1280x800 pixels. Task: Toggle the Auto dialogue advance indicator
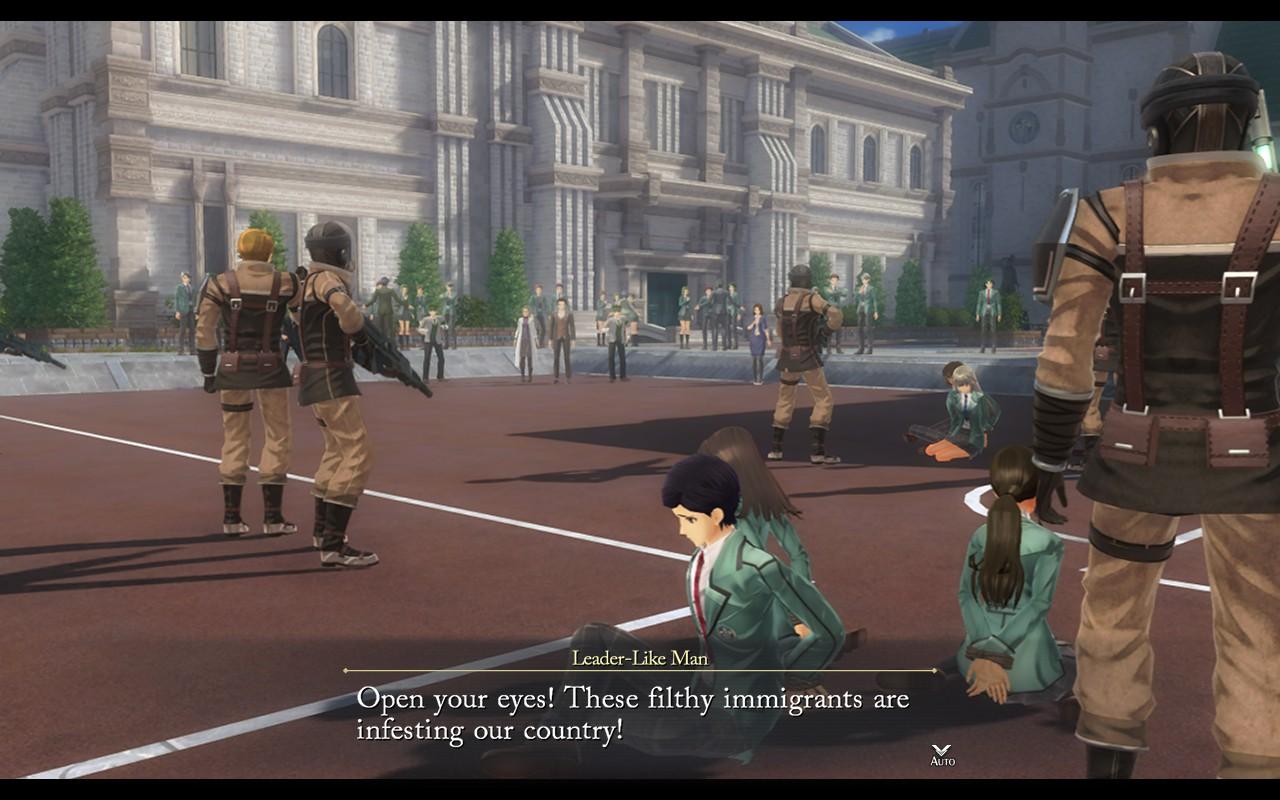pyautogui.click(x=942, y=755)
